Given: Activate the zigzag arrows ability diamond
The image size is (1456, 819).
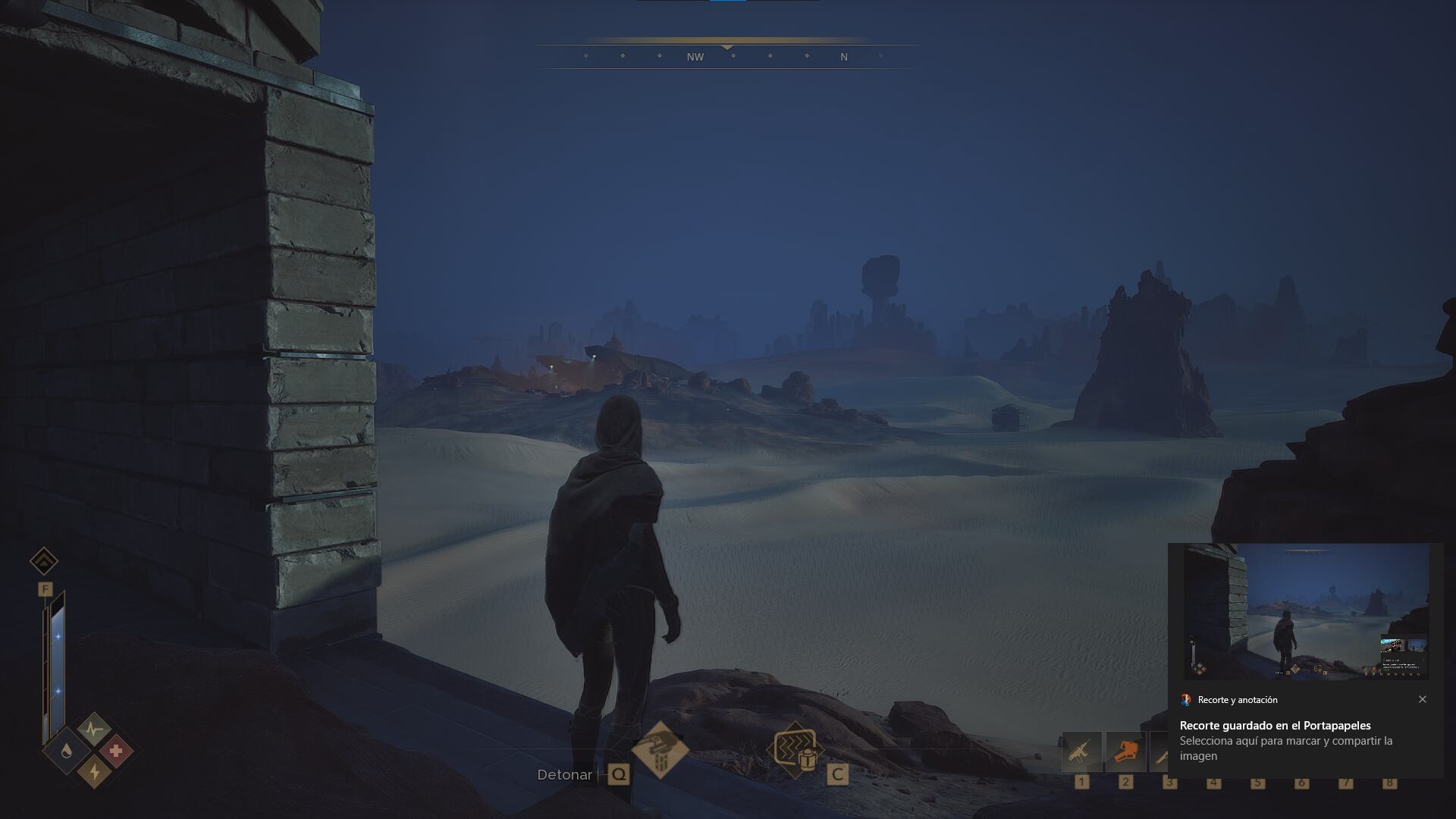Looking at the screenshot, I should [793, 751].
